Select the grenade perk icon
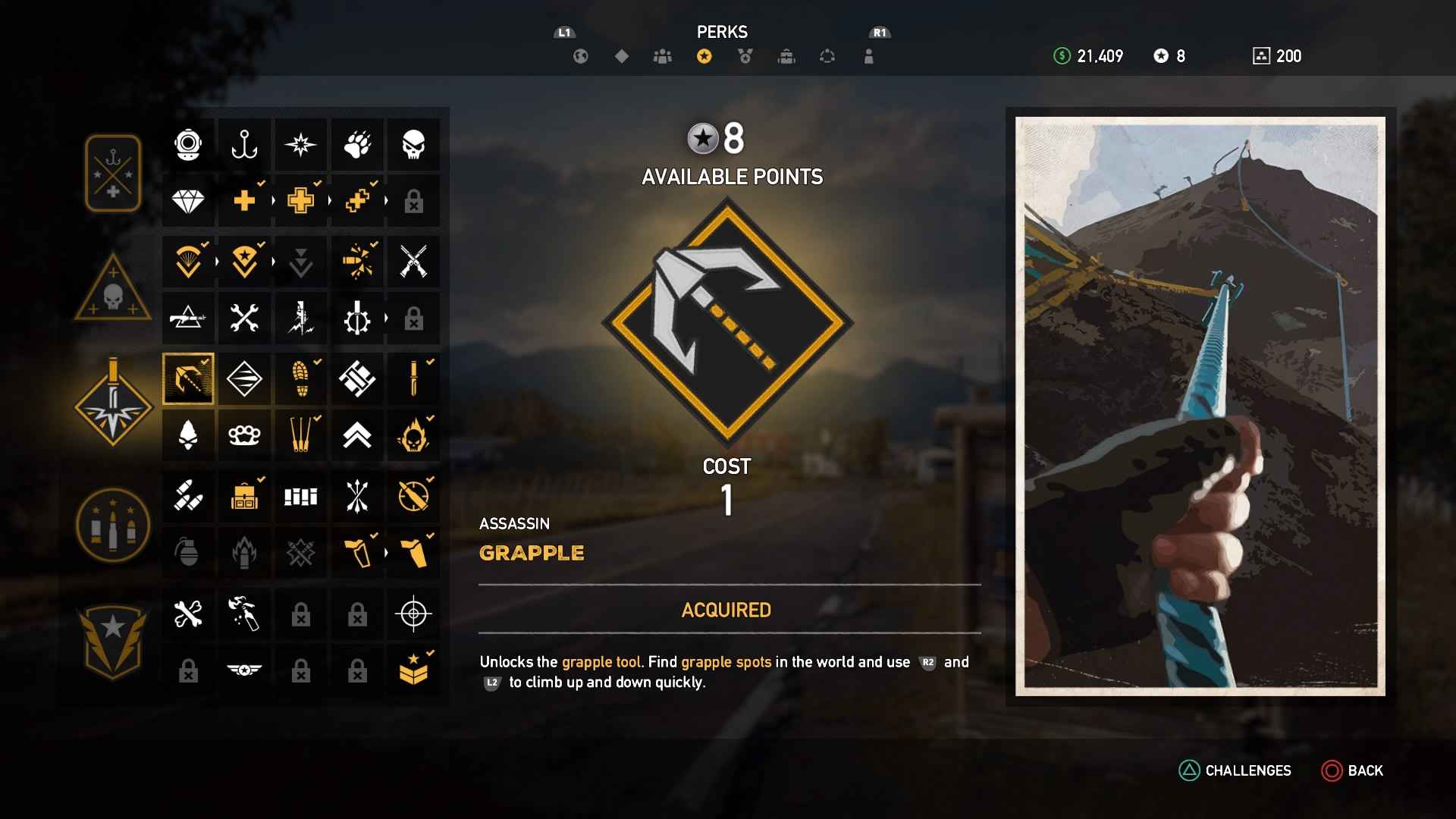The width and height of the screenshot is (1456, 819). [188, 553]
